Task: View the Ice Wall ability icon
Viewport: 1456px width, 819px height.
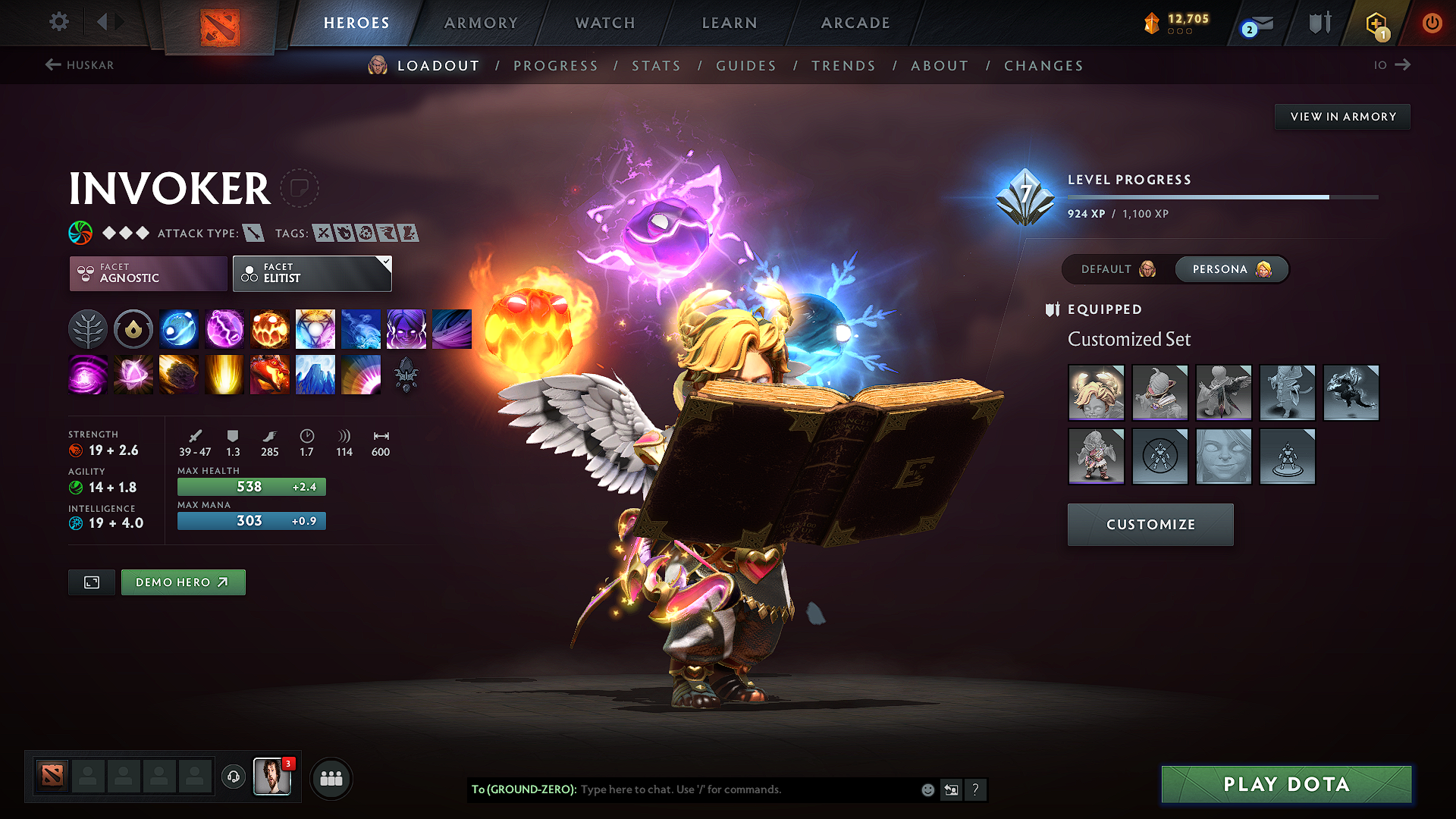Action: point(315,375)
